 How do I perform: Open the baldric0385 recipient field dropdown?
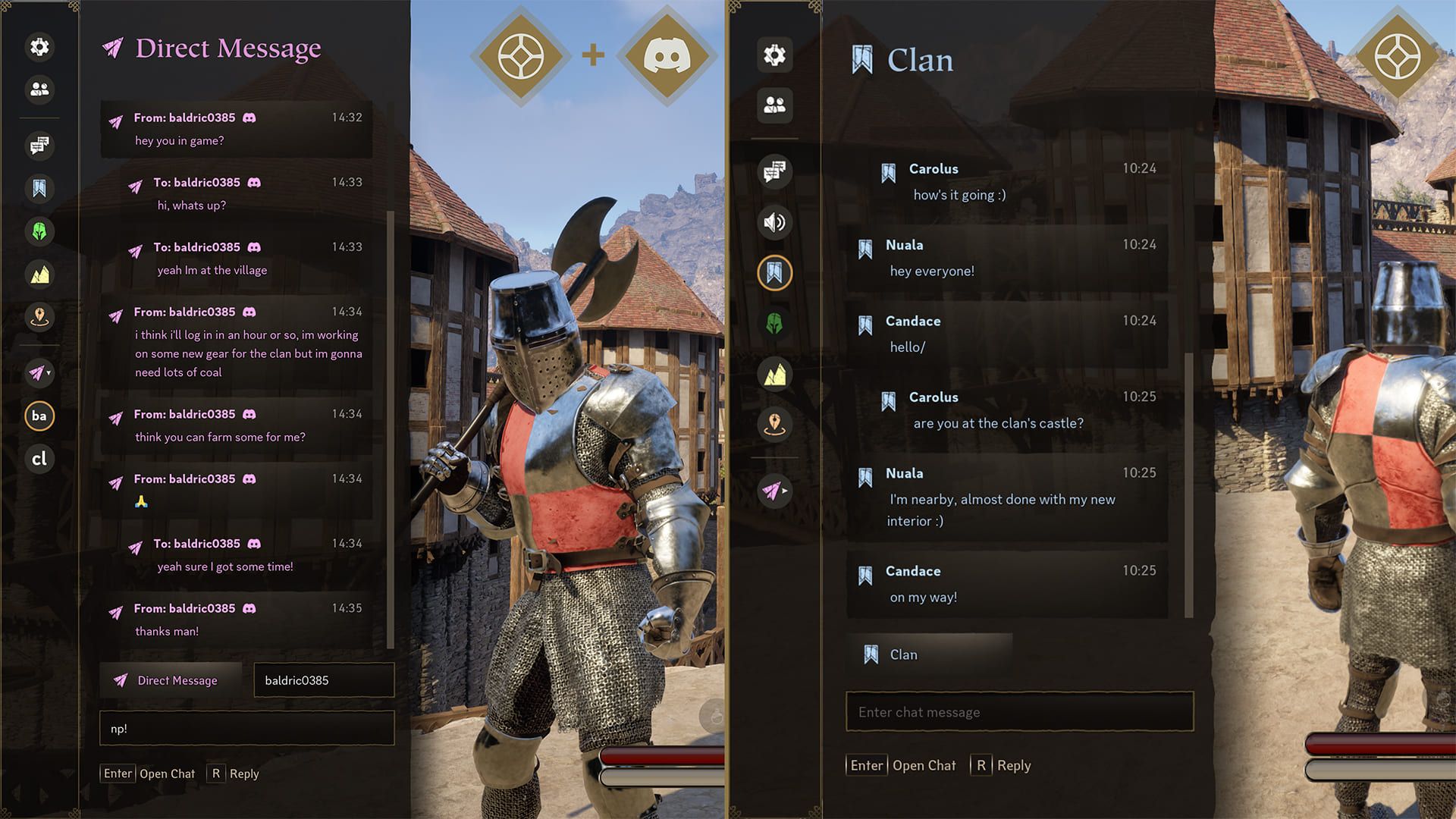323,680
